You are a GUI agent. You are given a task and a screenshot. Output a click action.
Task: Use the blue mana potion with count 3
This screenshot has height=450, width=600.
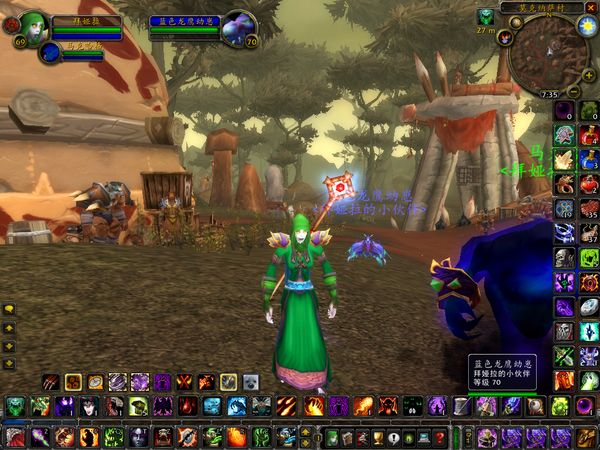click(x=589, y=159)
